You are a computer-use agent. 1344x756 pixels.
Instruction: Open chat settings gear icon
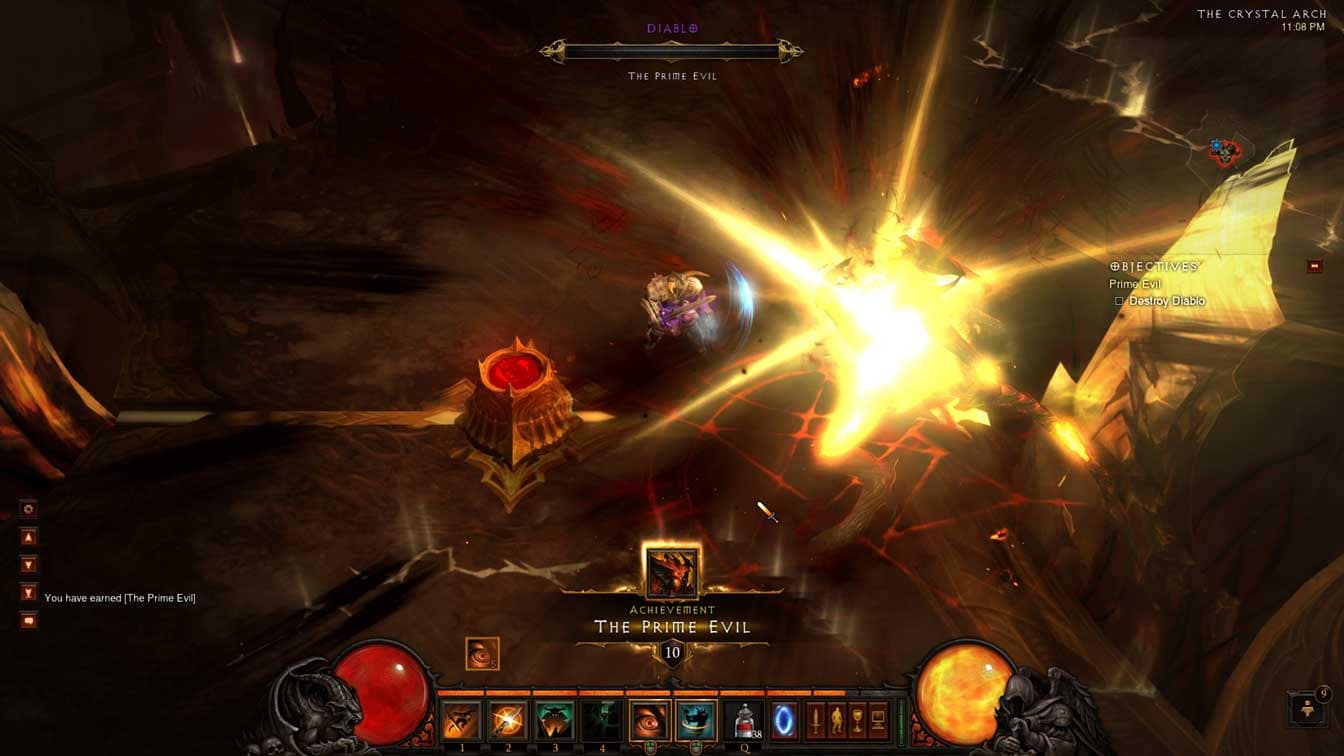coord(29,509)
